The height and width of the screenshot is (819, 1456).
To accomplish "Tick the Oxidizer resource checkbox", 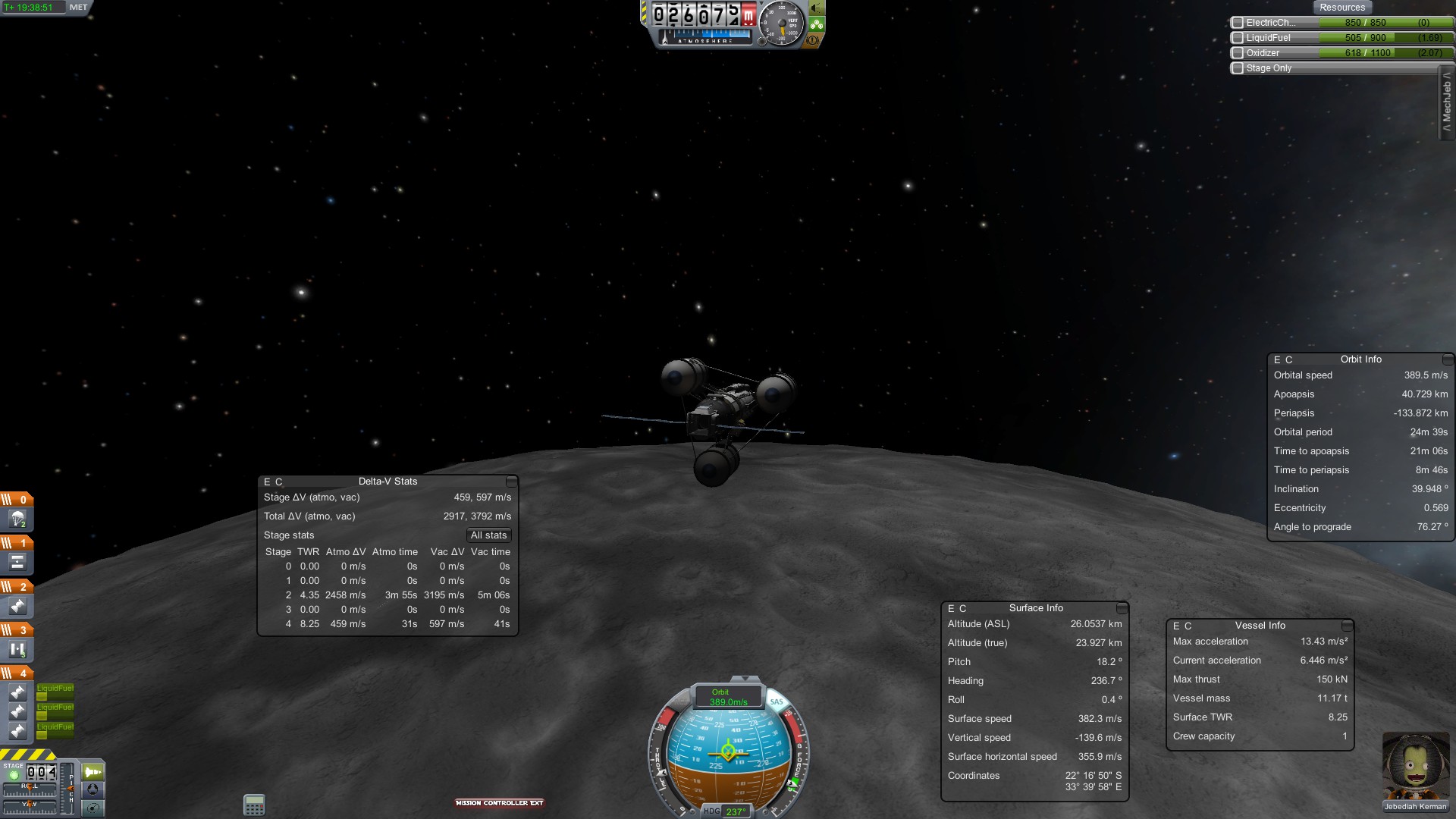I will pyautogui.click(x=1238, y=53).
